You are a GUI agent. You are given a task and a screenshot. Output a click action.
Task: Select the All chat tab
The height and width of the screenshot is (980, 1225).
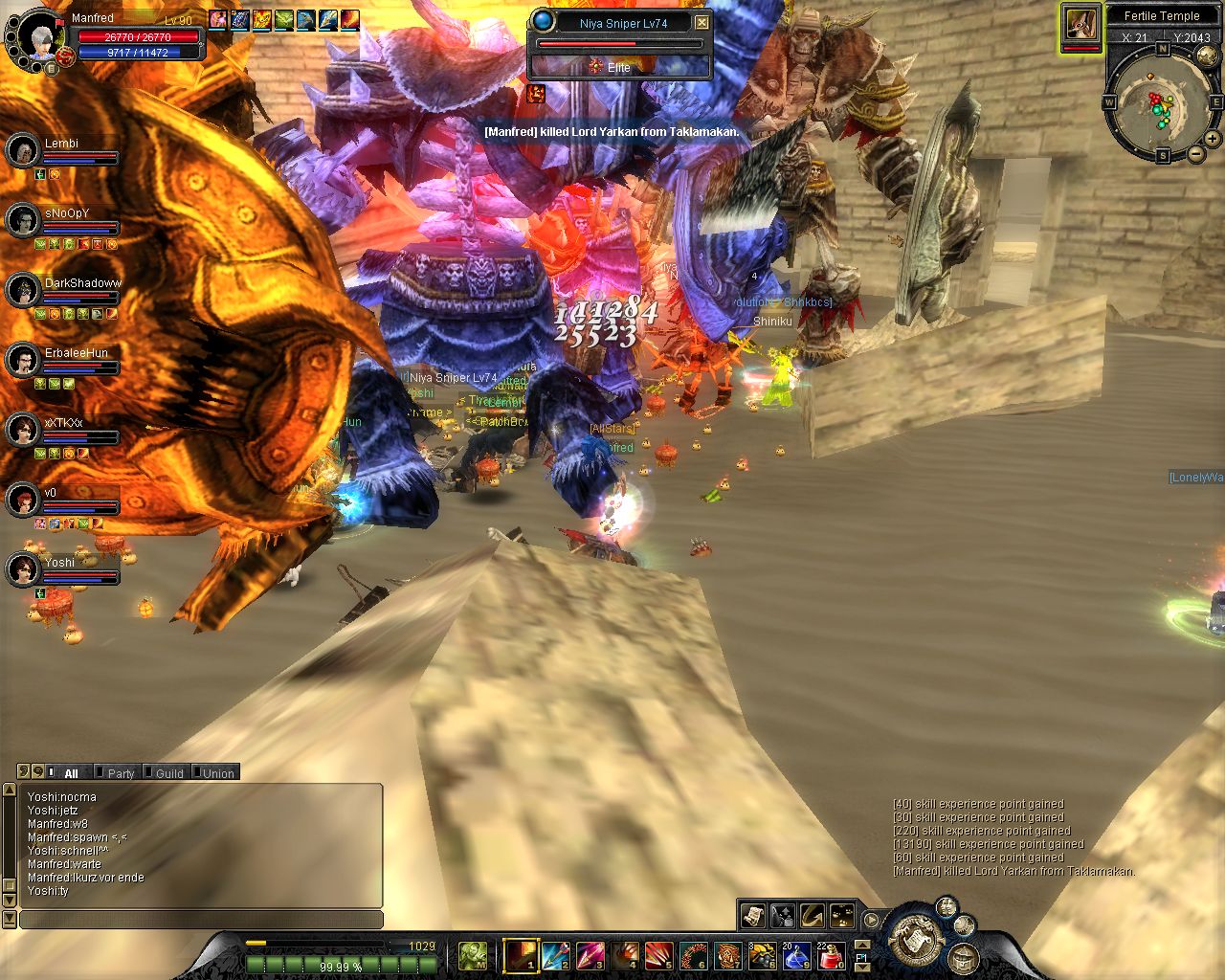coord(71,773)
